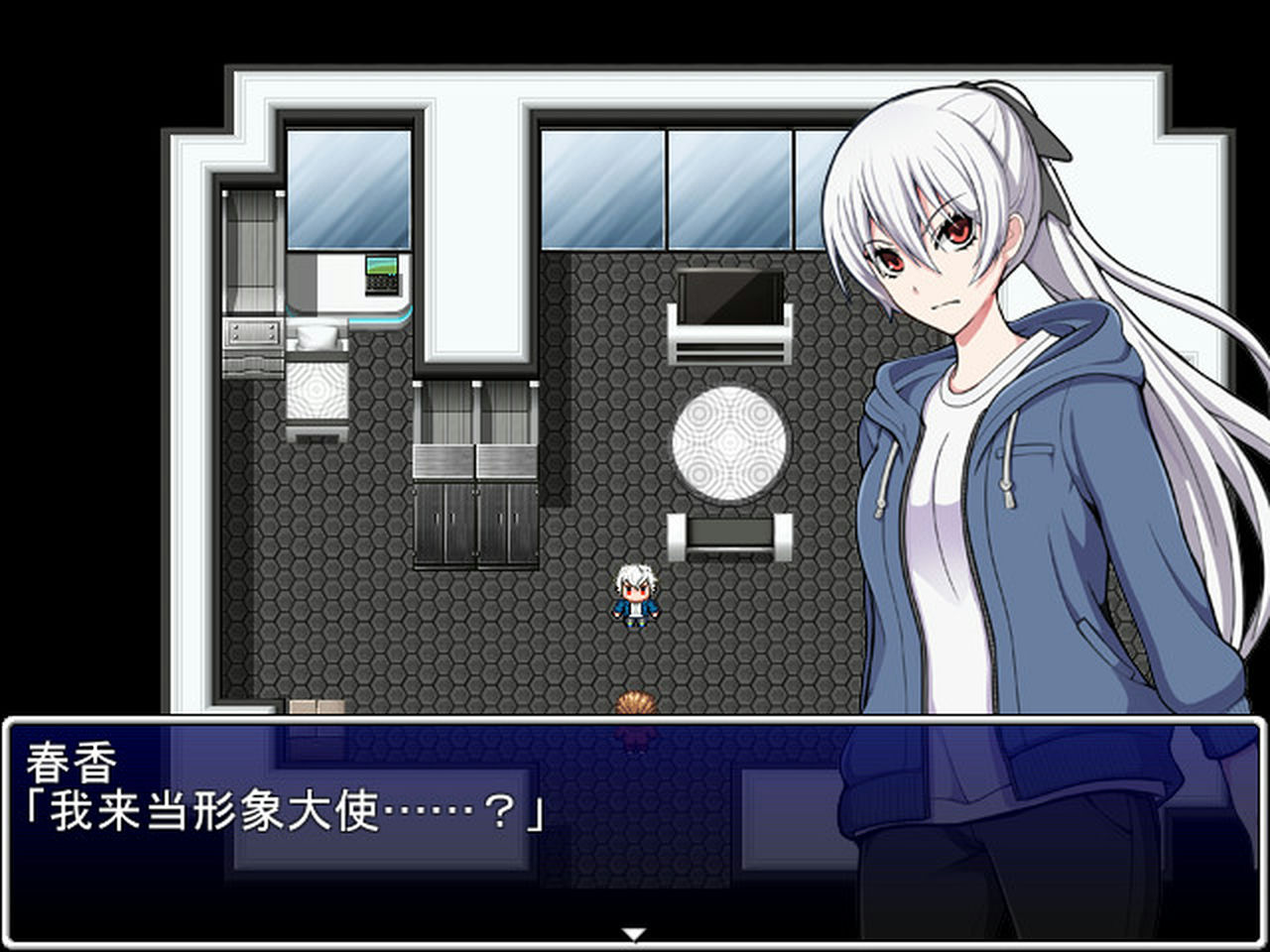Expand dialogue with the down arrow indicator

coord(634,932)
